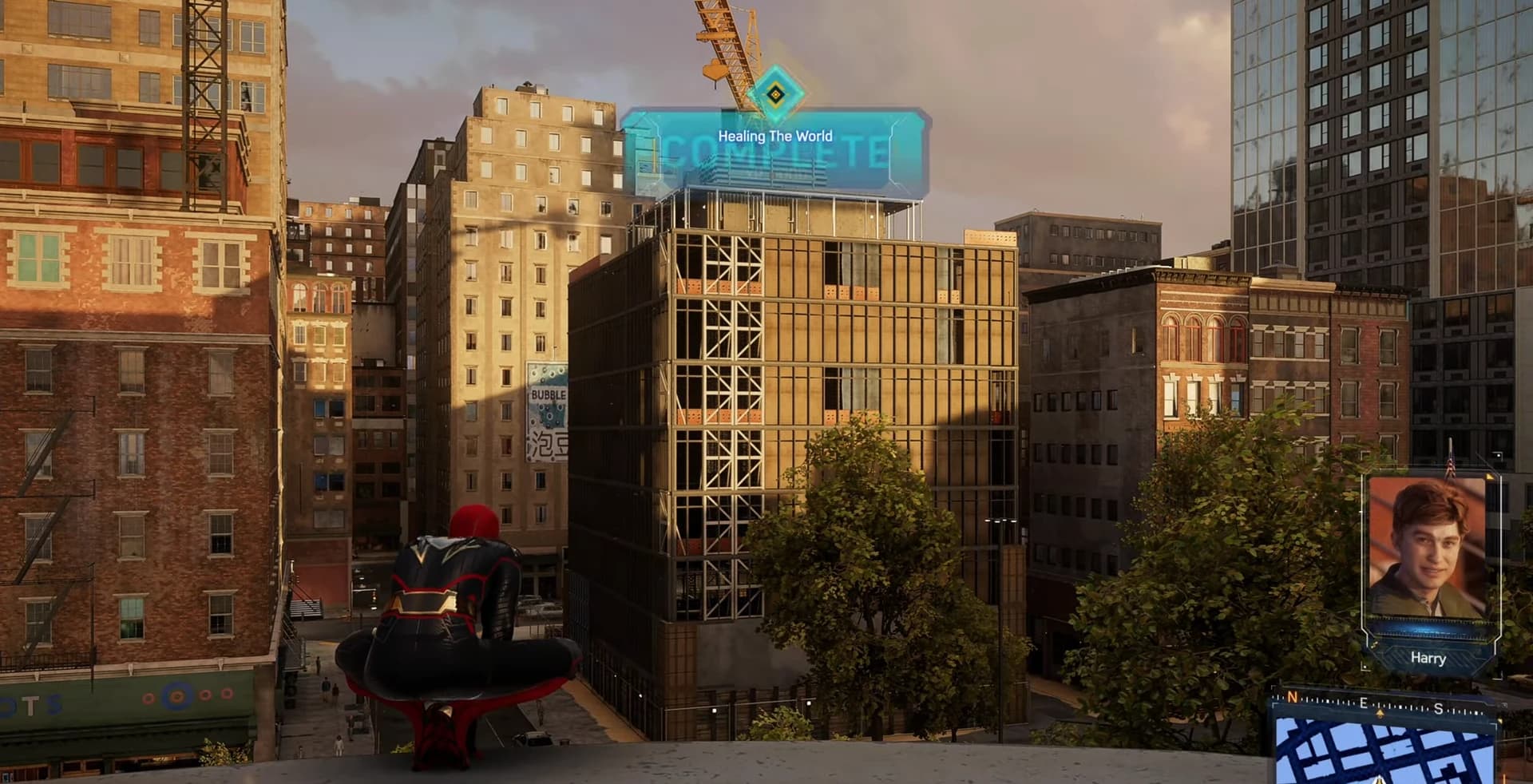The width and height of the screenshot is (1533, 784).
Task: Click the N marker on the compass bar
Action: pos(1292,699)
